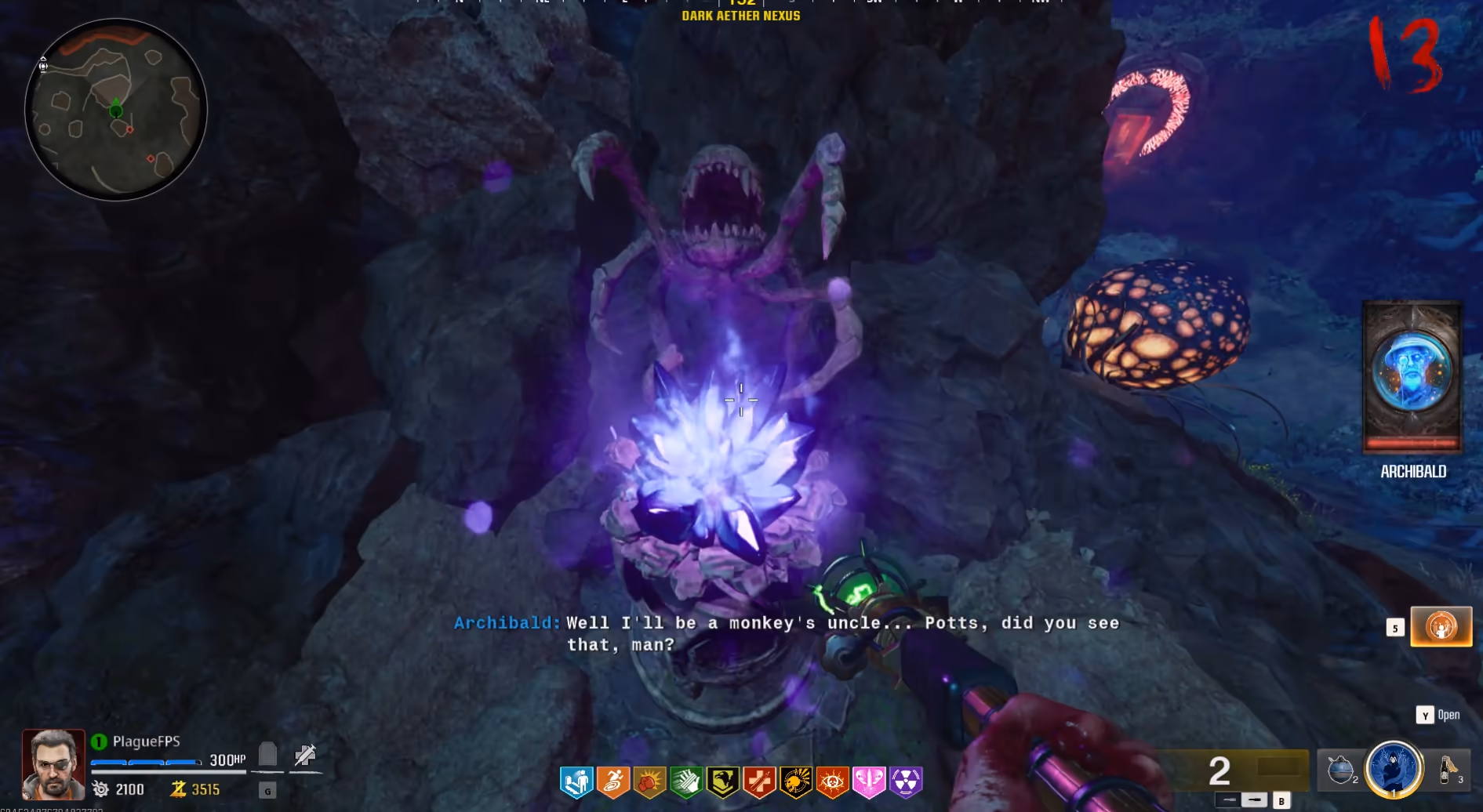
Task: Select the round grenade tactical slot
Action: click(x=1340, y=770)
